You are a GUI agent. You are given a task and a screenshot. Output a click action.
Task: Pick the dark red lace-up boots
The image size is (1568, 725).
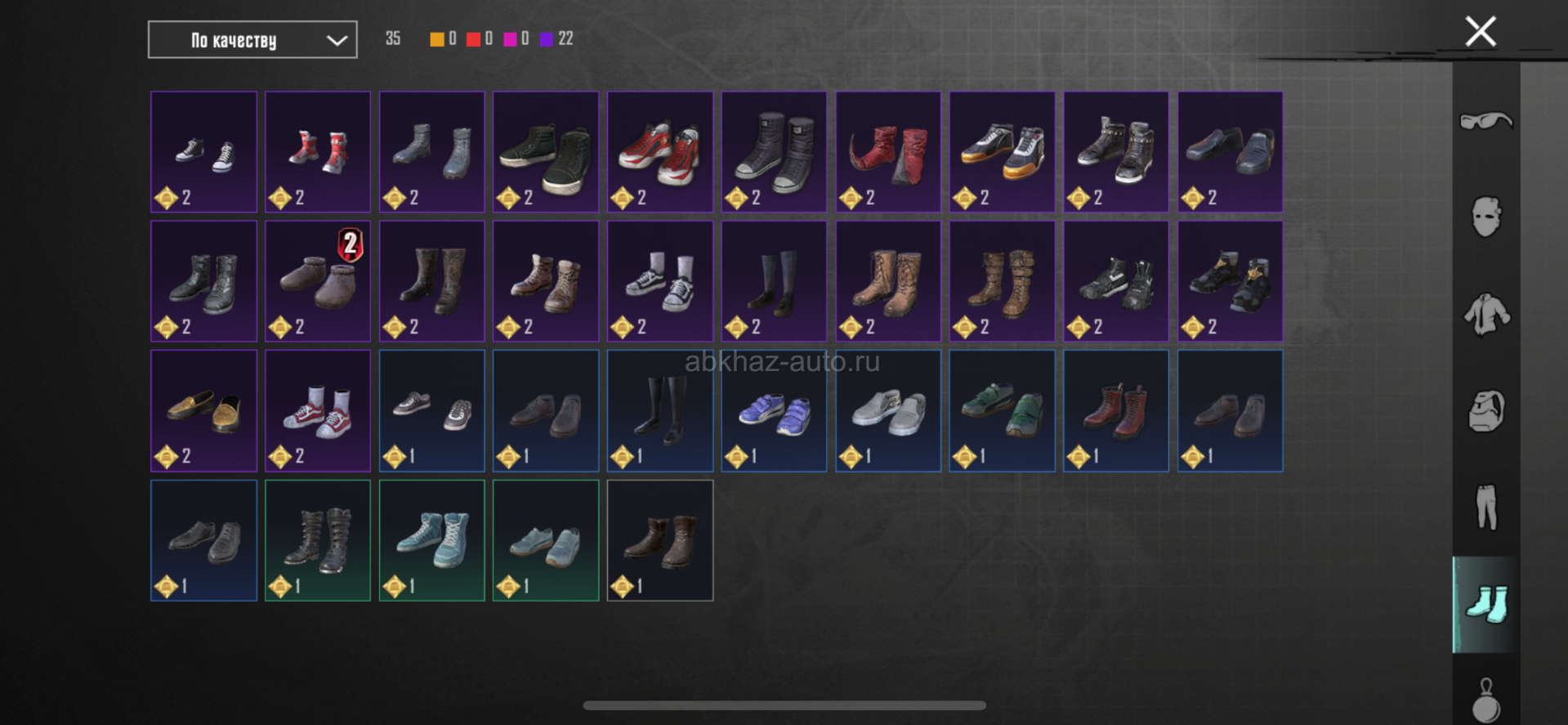point(1116,411)
